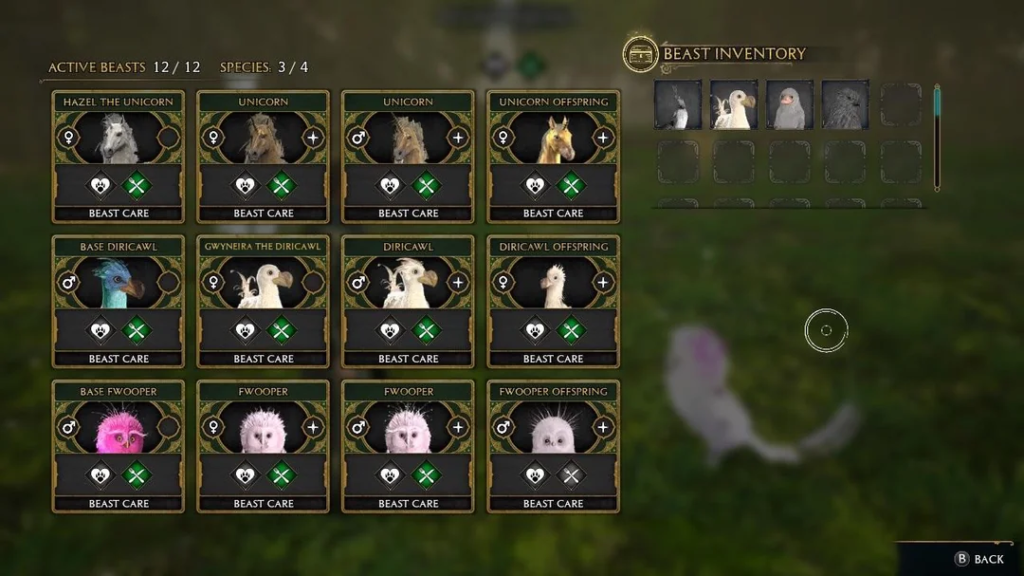Click the Beast Care button under Base Fwooper
This screenshot has width=1024, height=576.
click(x=118, y=503)
